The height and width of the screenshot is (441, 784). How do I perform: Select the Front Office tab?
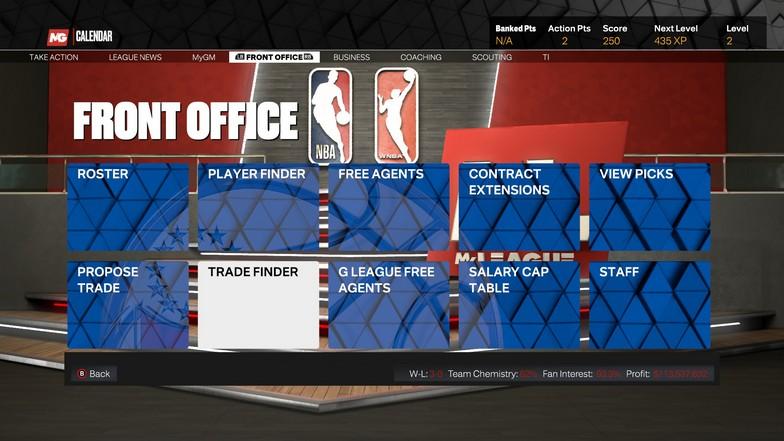pos(274,58)
